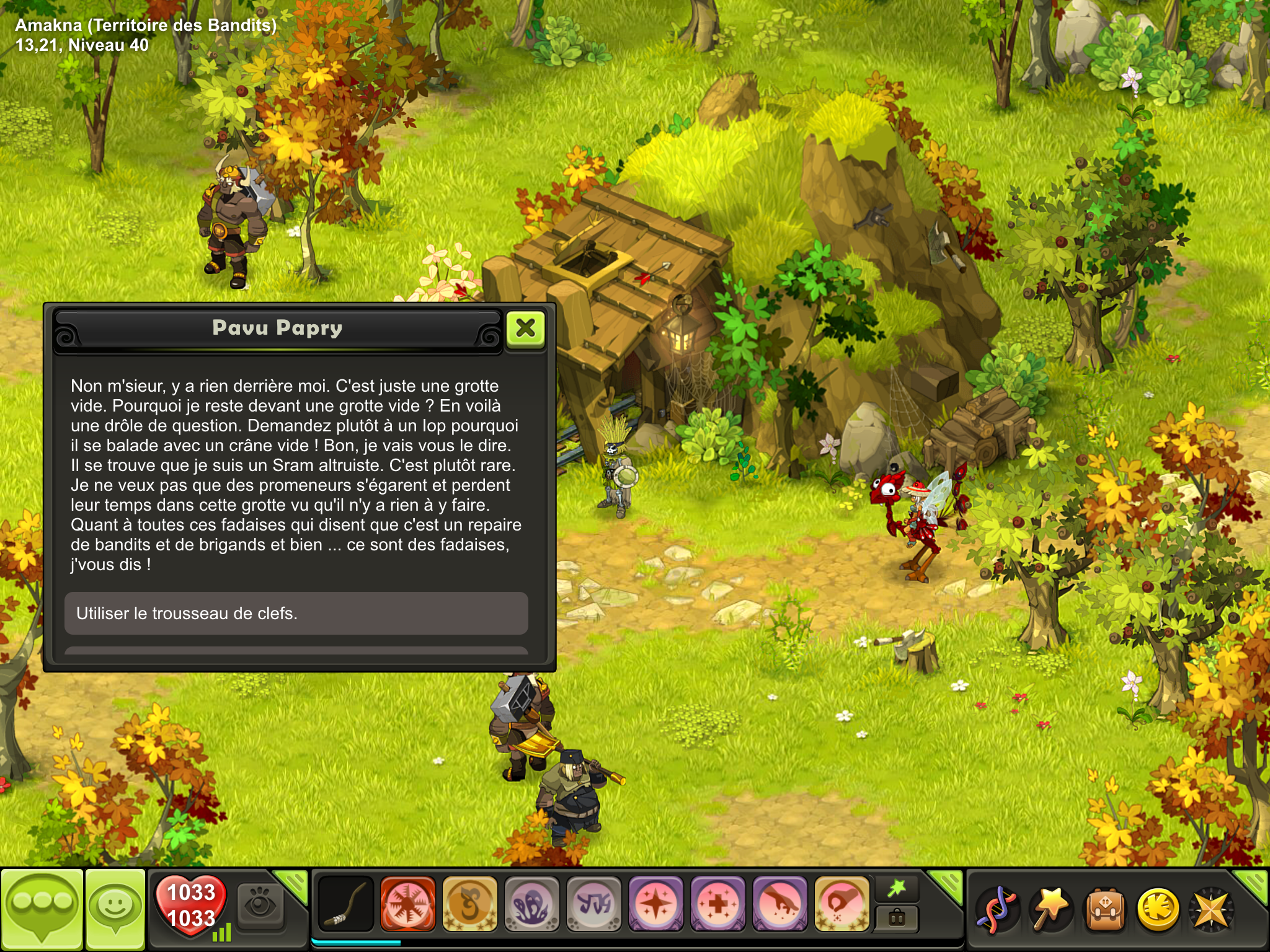Cast the purple glyph rune spell
The image size is (1270, 952).
593,904
